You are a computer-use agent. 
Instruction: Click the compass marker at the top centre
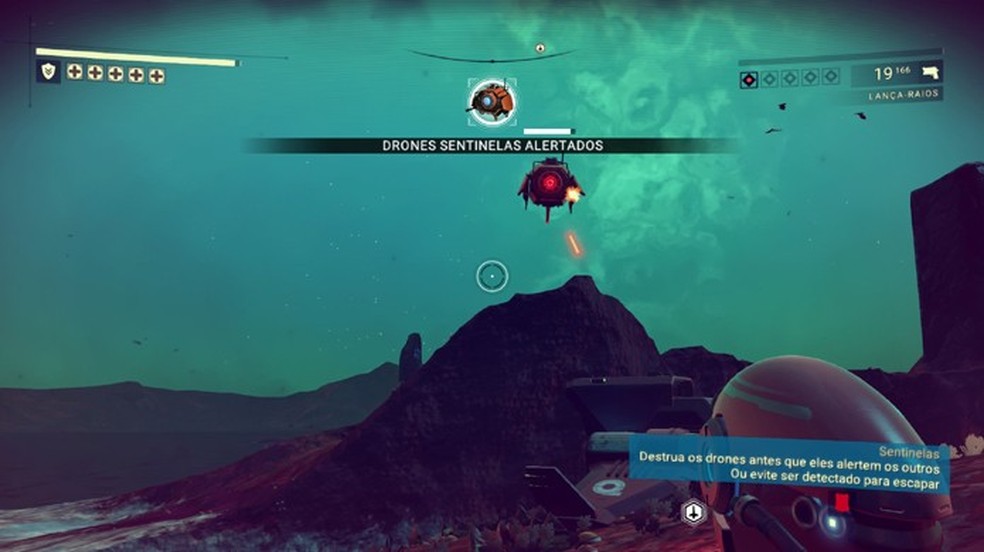(x=540, y=48)
